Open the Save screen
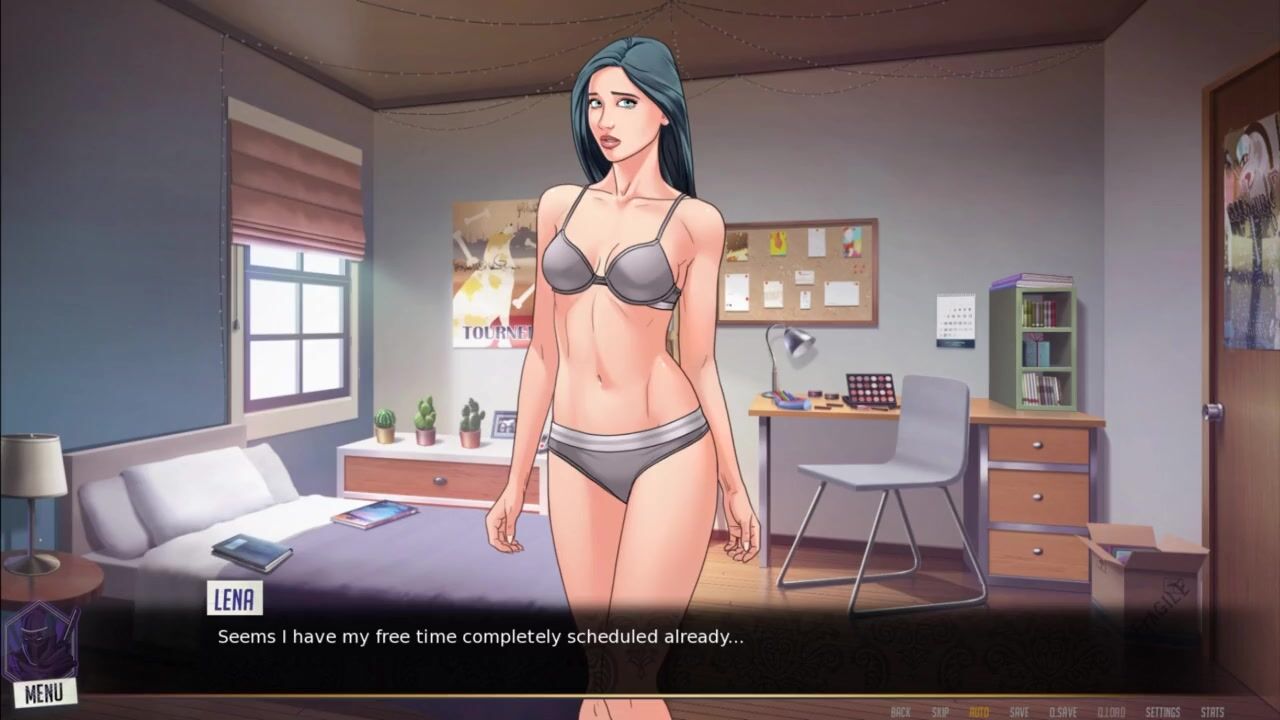 point(1019,712)
